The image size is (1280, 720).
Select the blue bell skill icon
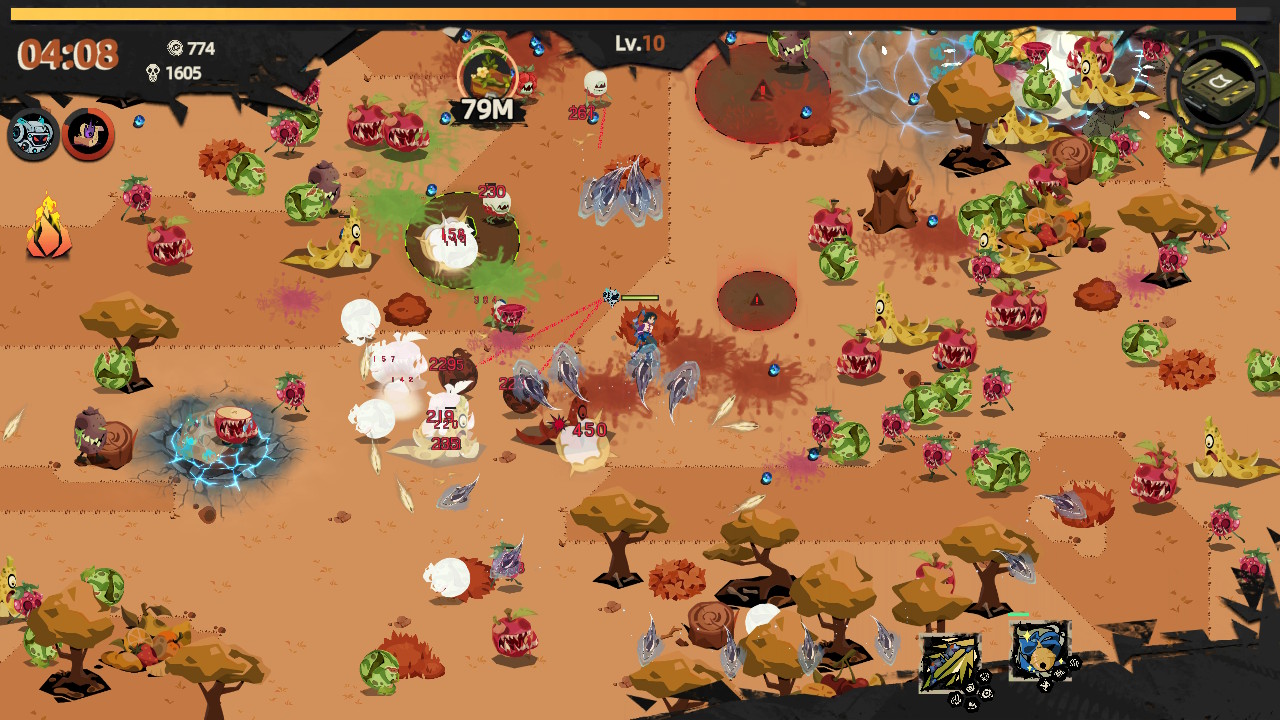1040,650
